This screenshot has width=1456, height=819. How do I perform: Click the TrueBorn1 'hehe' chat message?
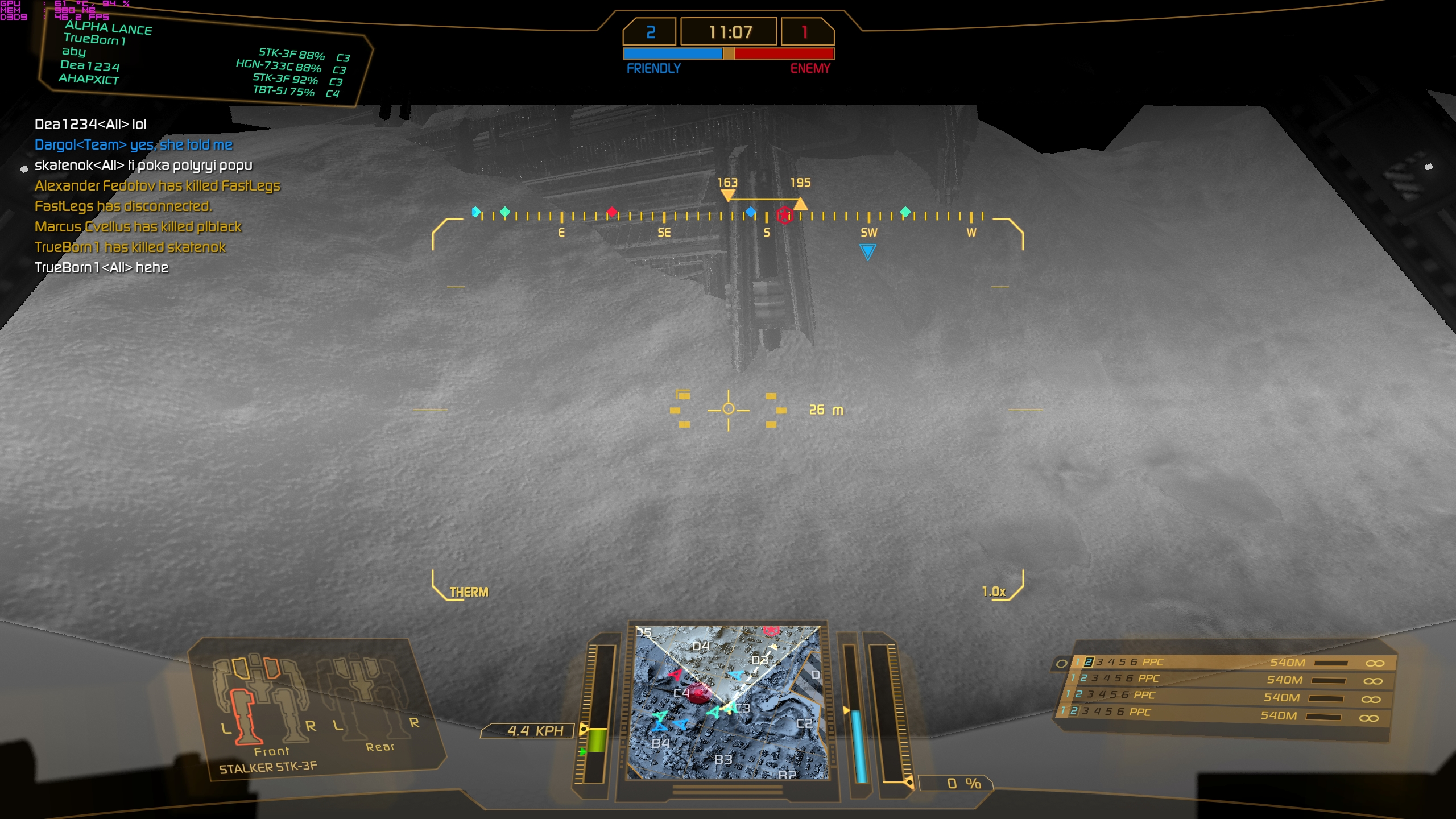(101, 268)
